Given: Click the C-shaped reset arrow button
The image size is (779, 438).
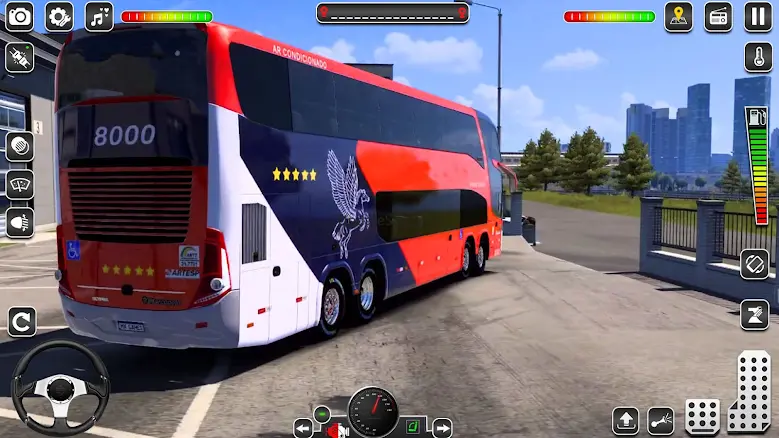Looking at the screenshot, I should point(21,321).
